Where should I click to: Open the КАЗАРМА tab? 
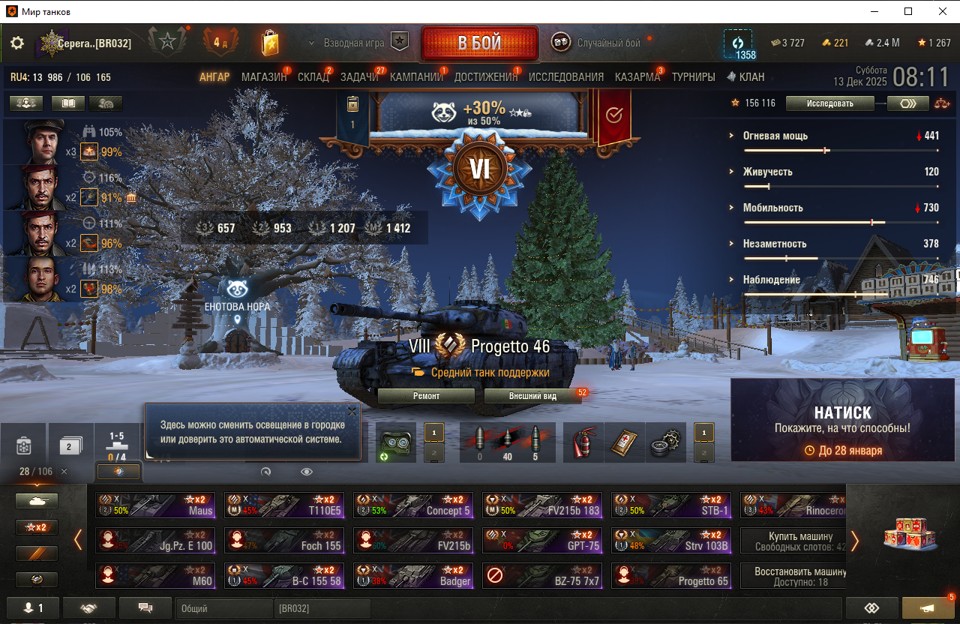(637, 77)
